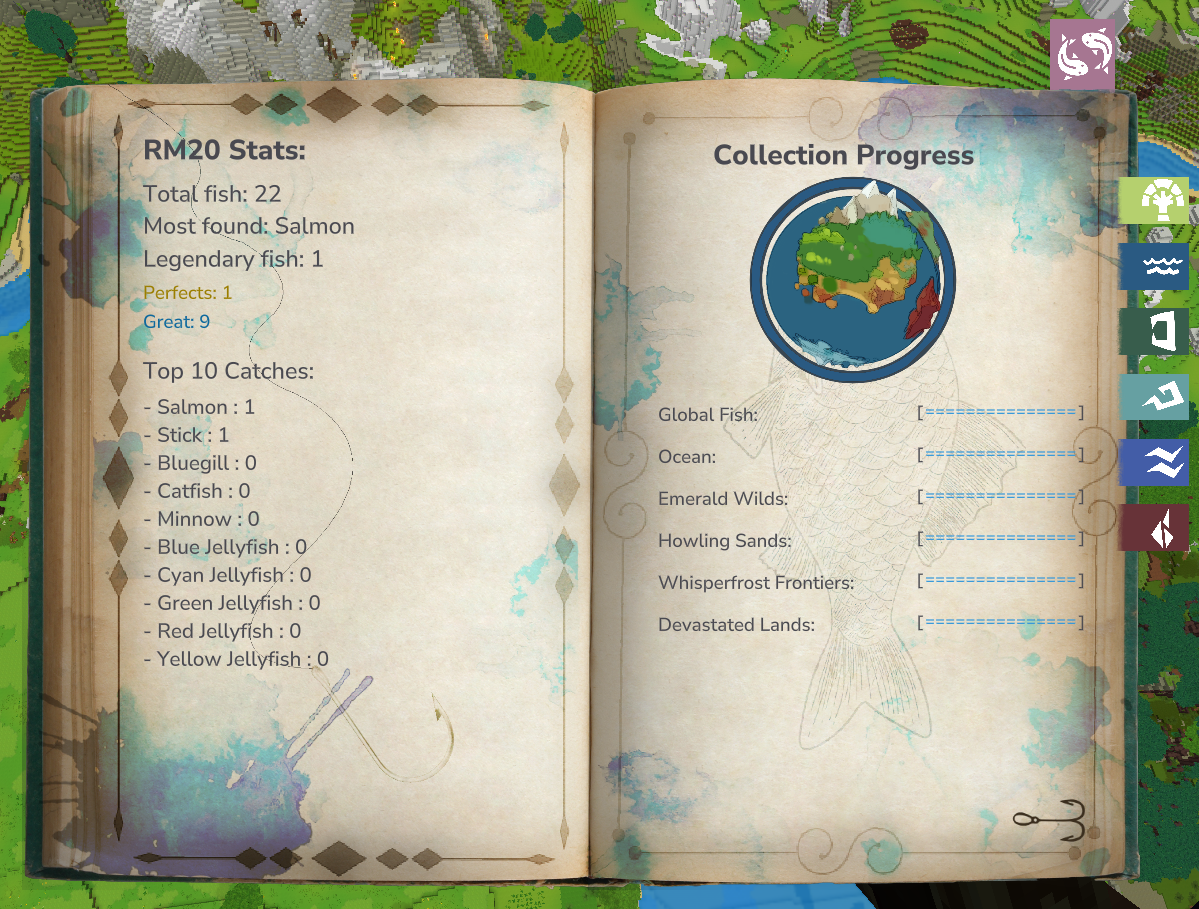Open the dark red crystal shard tab
This screenshot has width=1199, height=909.
point(1154,528)
